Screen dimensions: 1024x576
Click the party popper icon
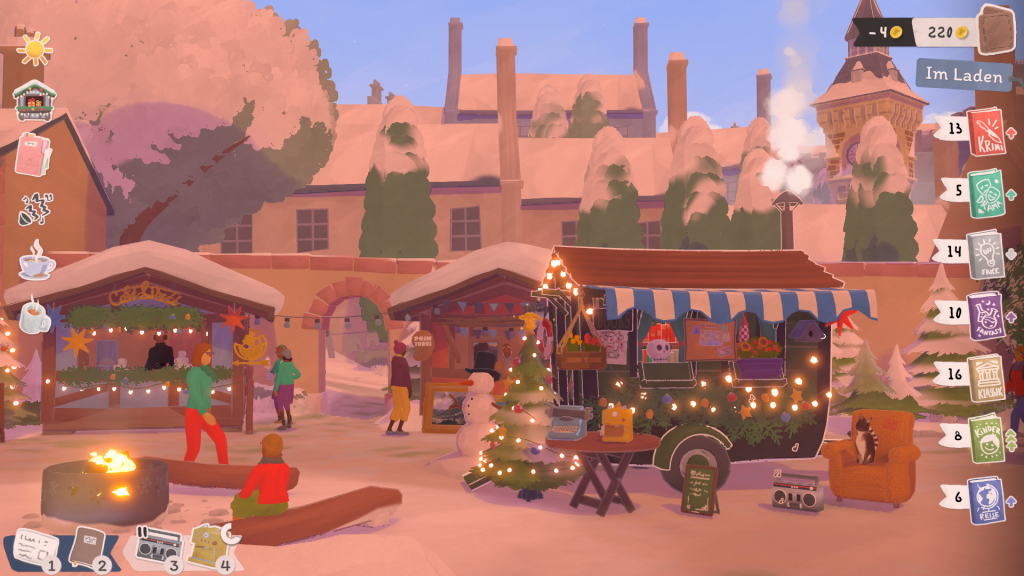[35, 209]
